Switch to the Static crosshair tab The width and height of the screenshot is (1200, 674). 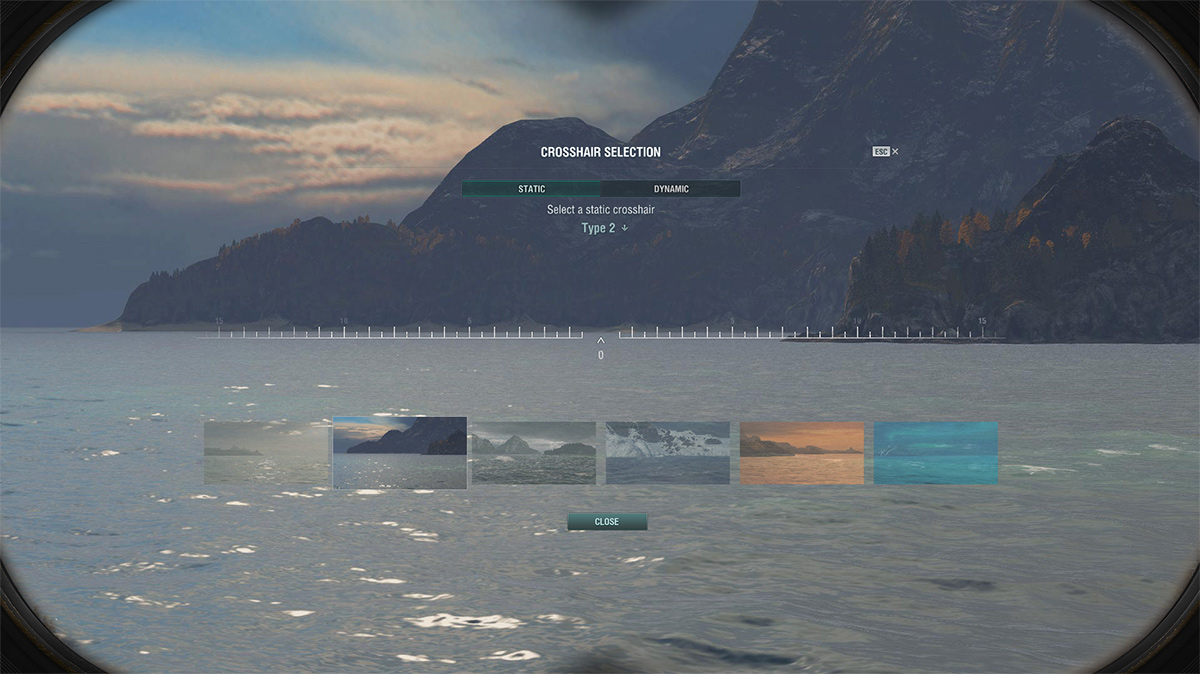coord(531,189)
